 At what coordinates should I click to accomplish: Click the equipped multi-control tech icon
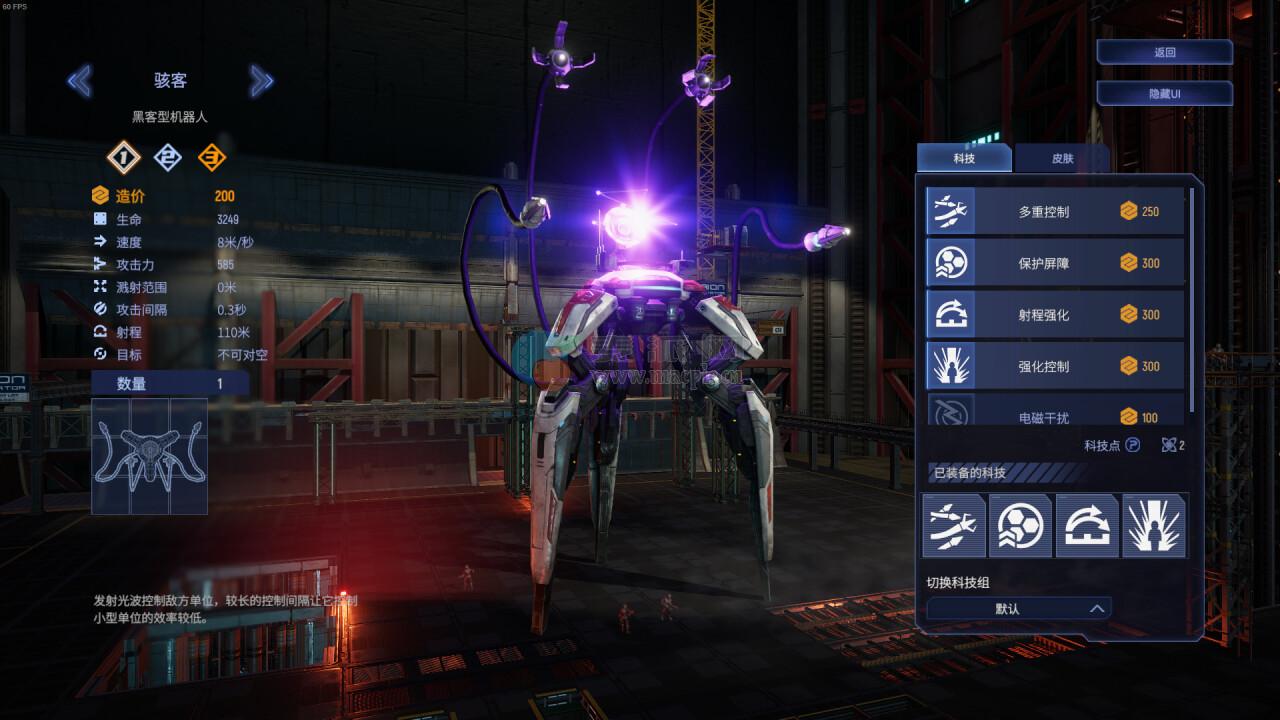click(954, 525)
